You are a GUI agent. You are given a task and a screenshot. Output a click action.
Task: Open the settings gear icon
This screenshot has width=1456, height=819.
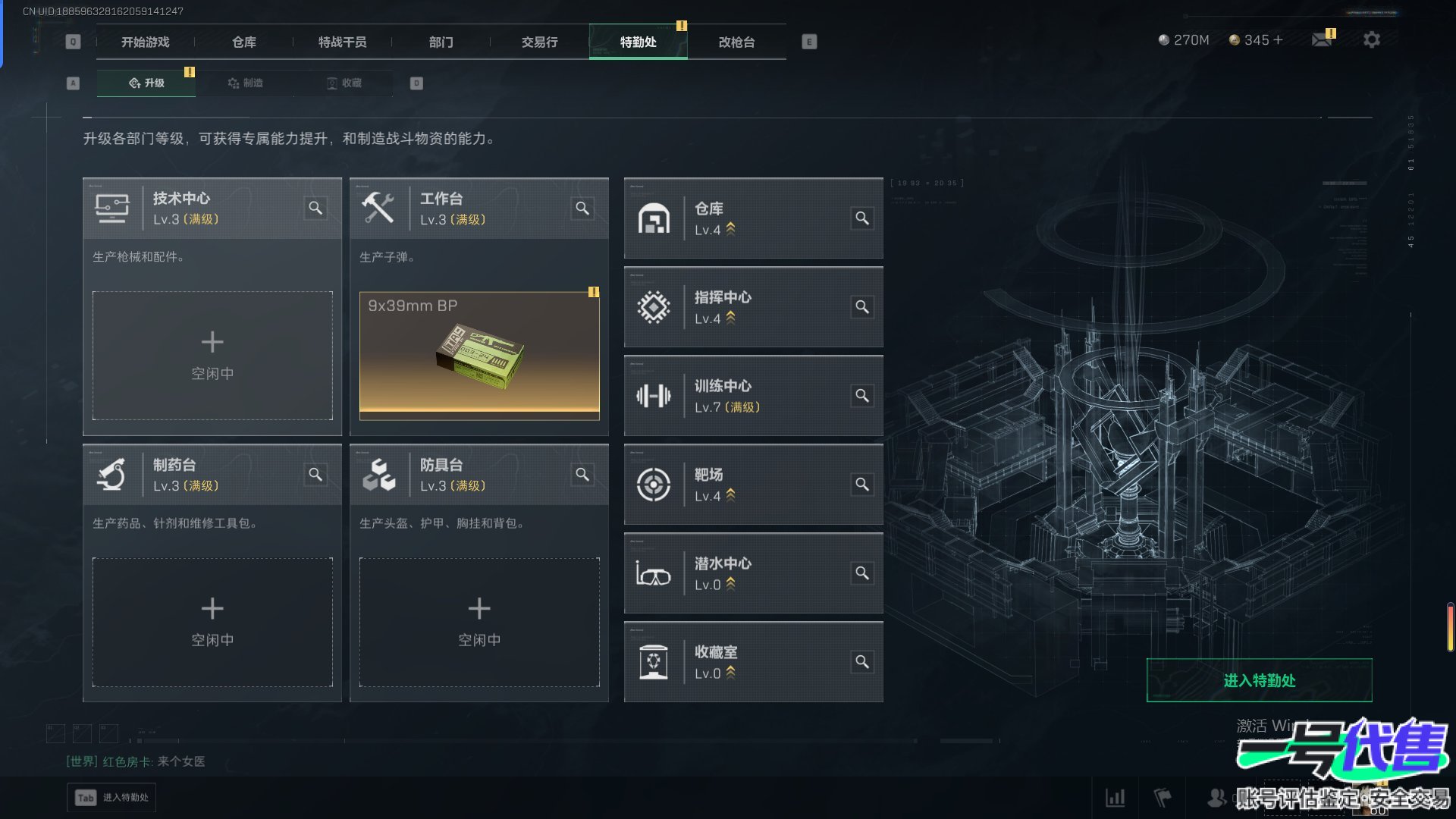coord(1371,39)
